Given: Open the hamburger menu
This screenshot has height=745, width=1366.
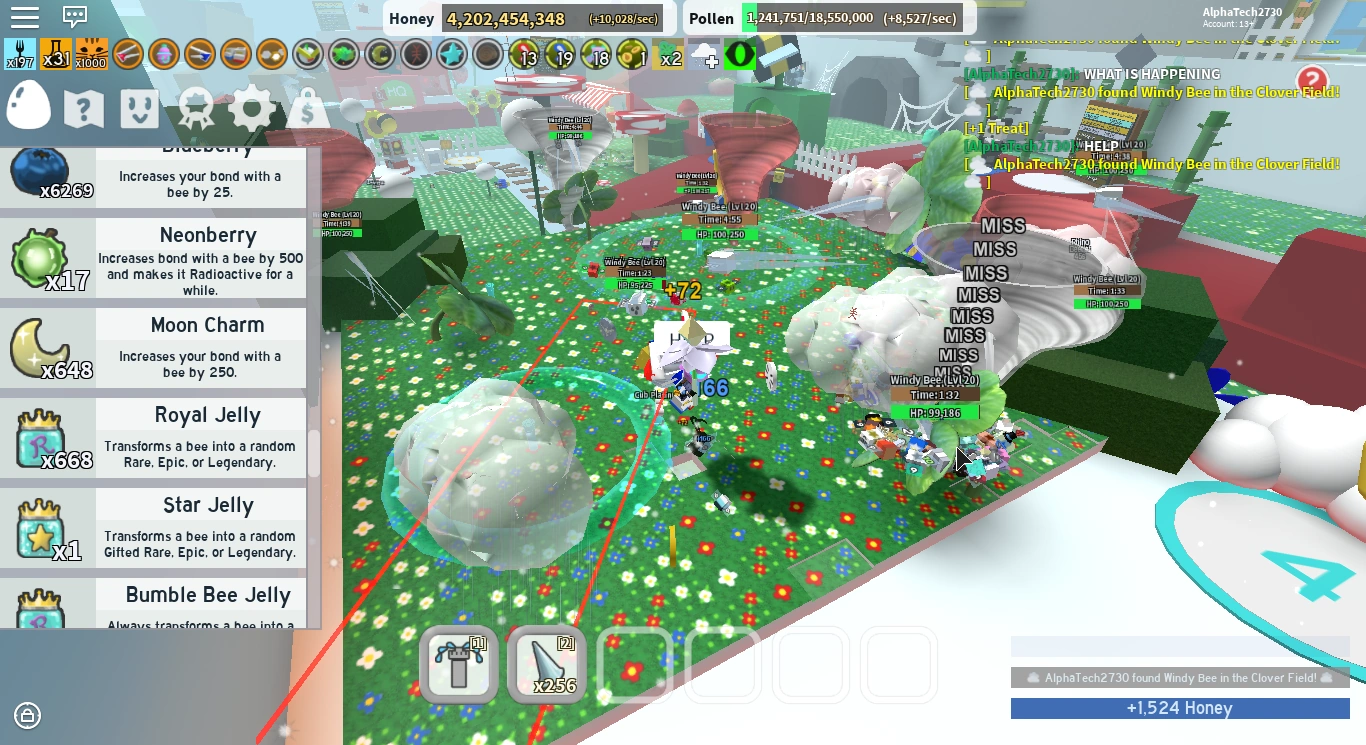Looking at the screenshot, I should [x=27, y=17].
